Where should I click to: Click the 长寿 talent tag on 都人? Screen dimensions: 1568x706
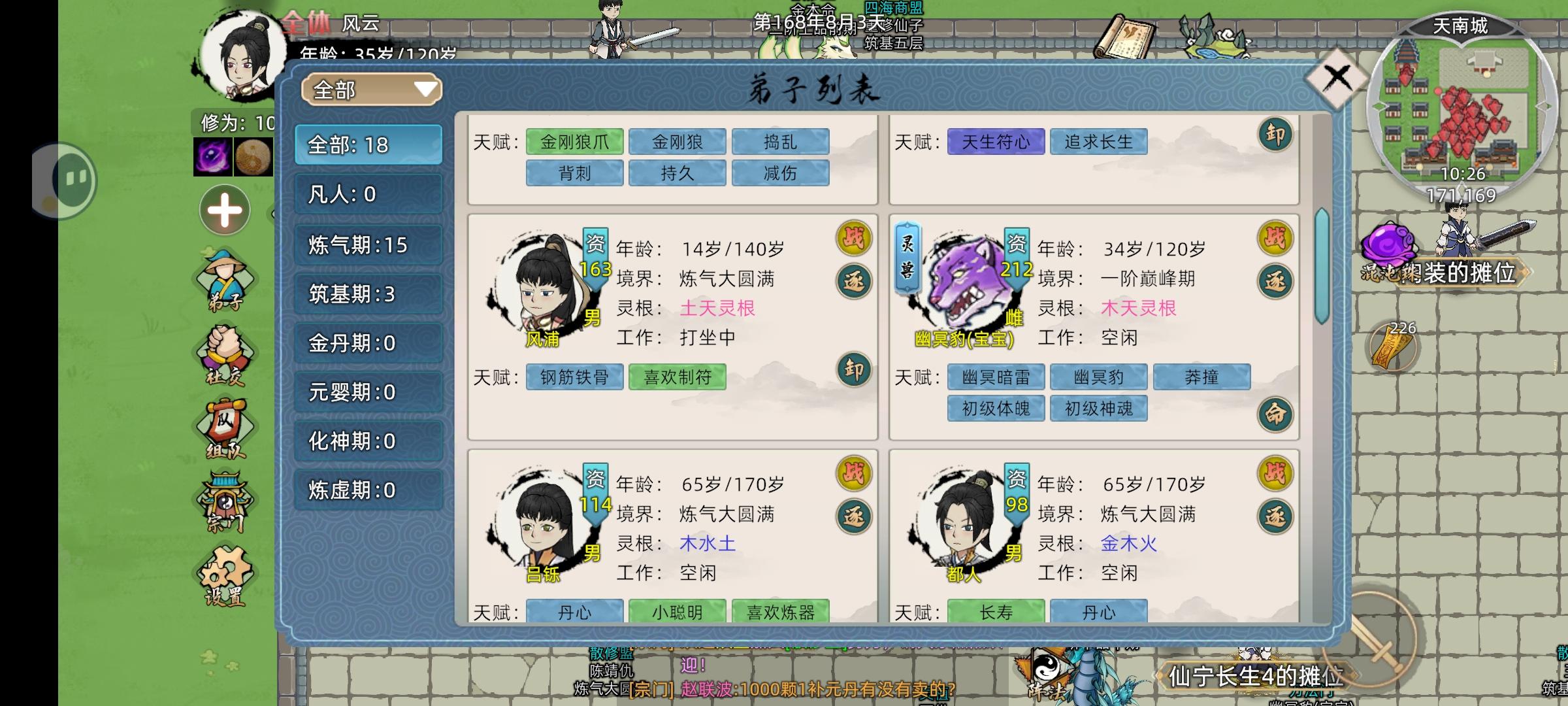point(997,613)
